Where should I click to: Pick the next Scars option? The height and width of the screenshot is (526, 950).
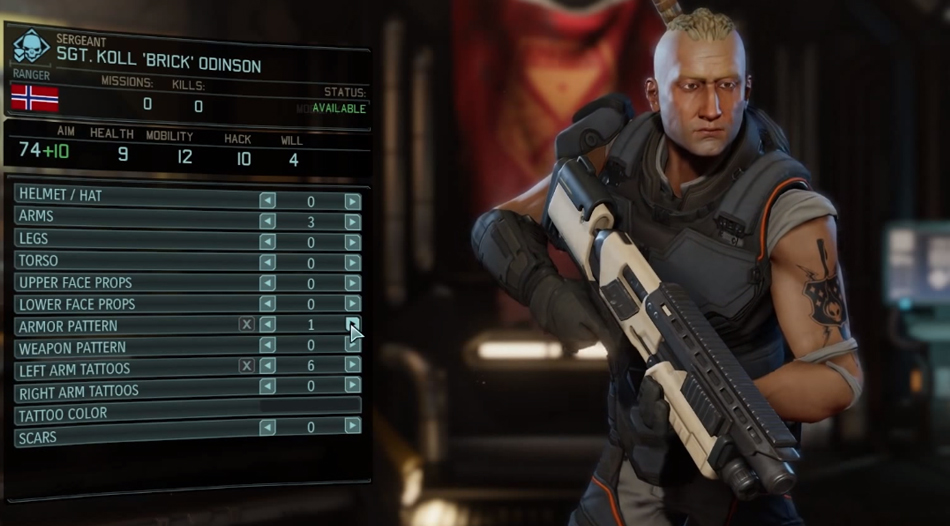tap(353, 427)
